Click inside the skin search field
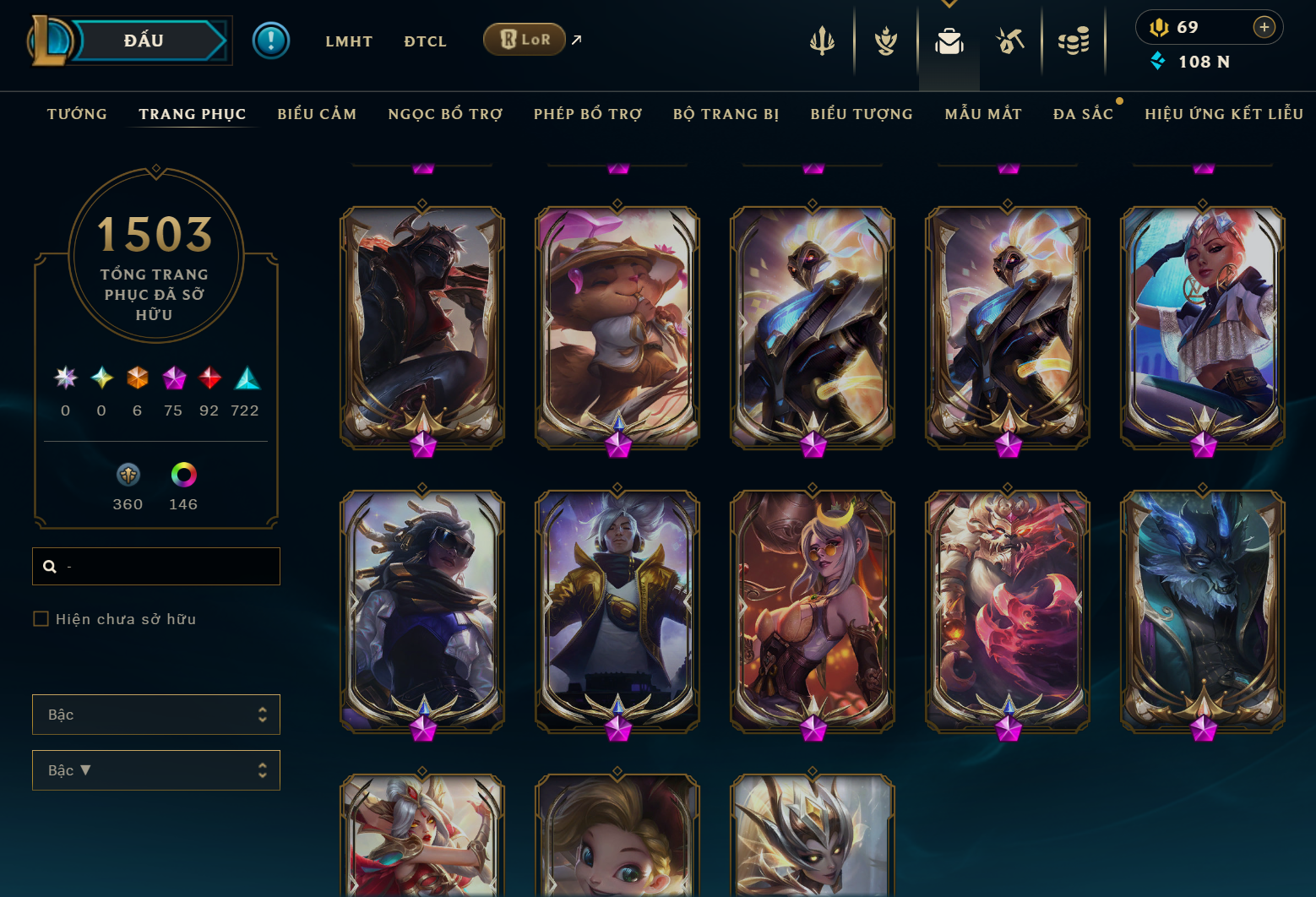 155,566
